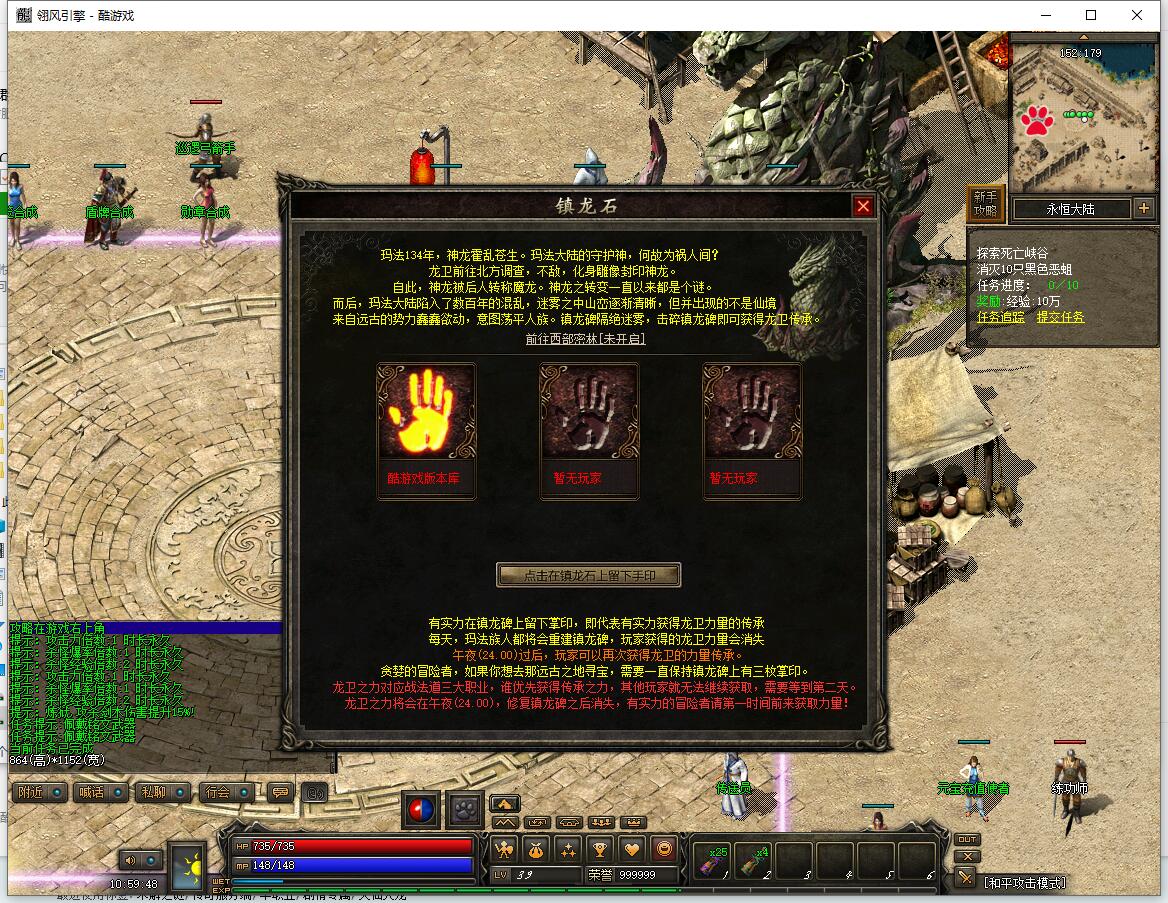Open the paw print pet button

tap(465, 809)
